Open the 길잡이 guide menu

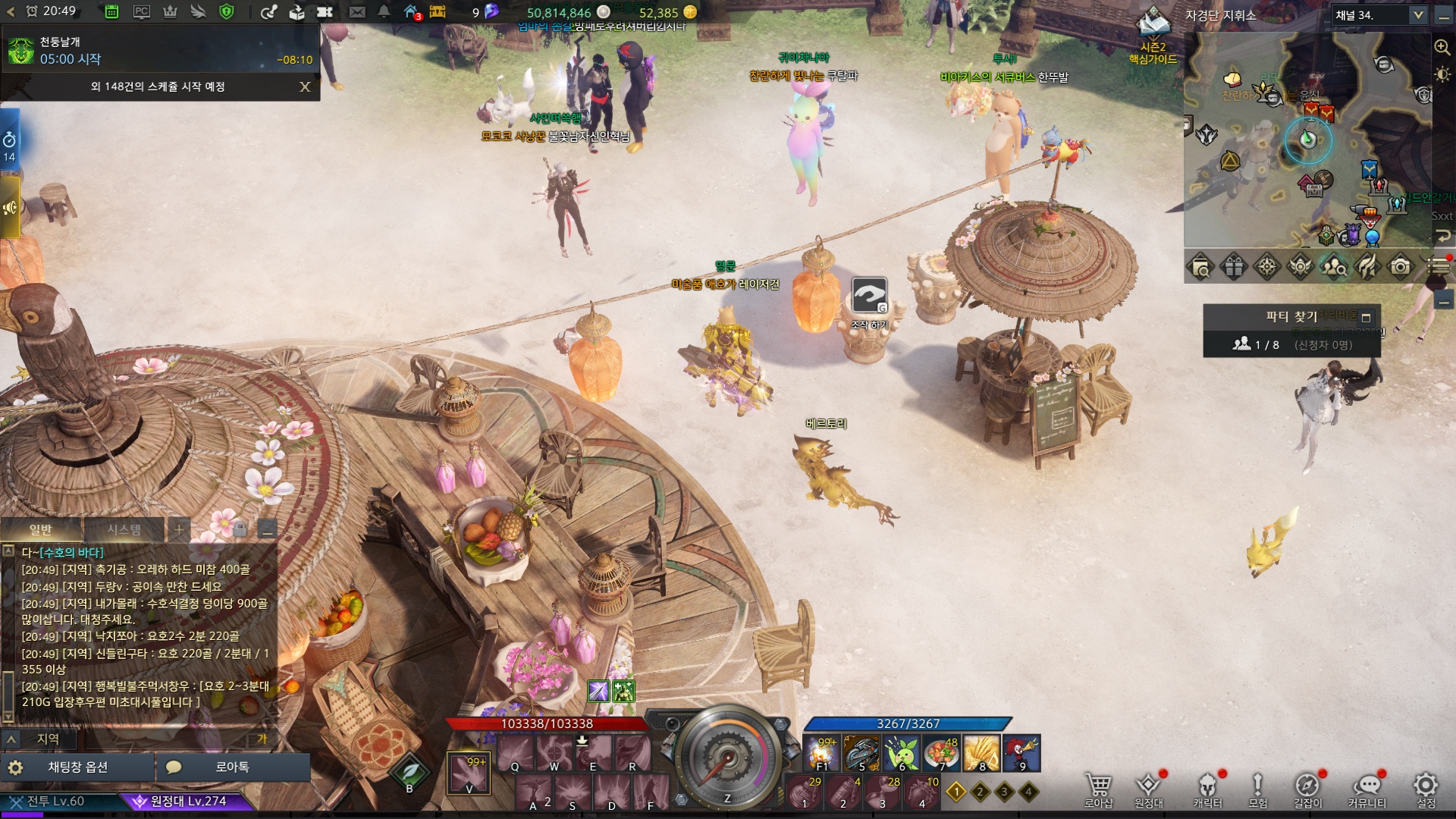1307,789
